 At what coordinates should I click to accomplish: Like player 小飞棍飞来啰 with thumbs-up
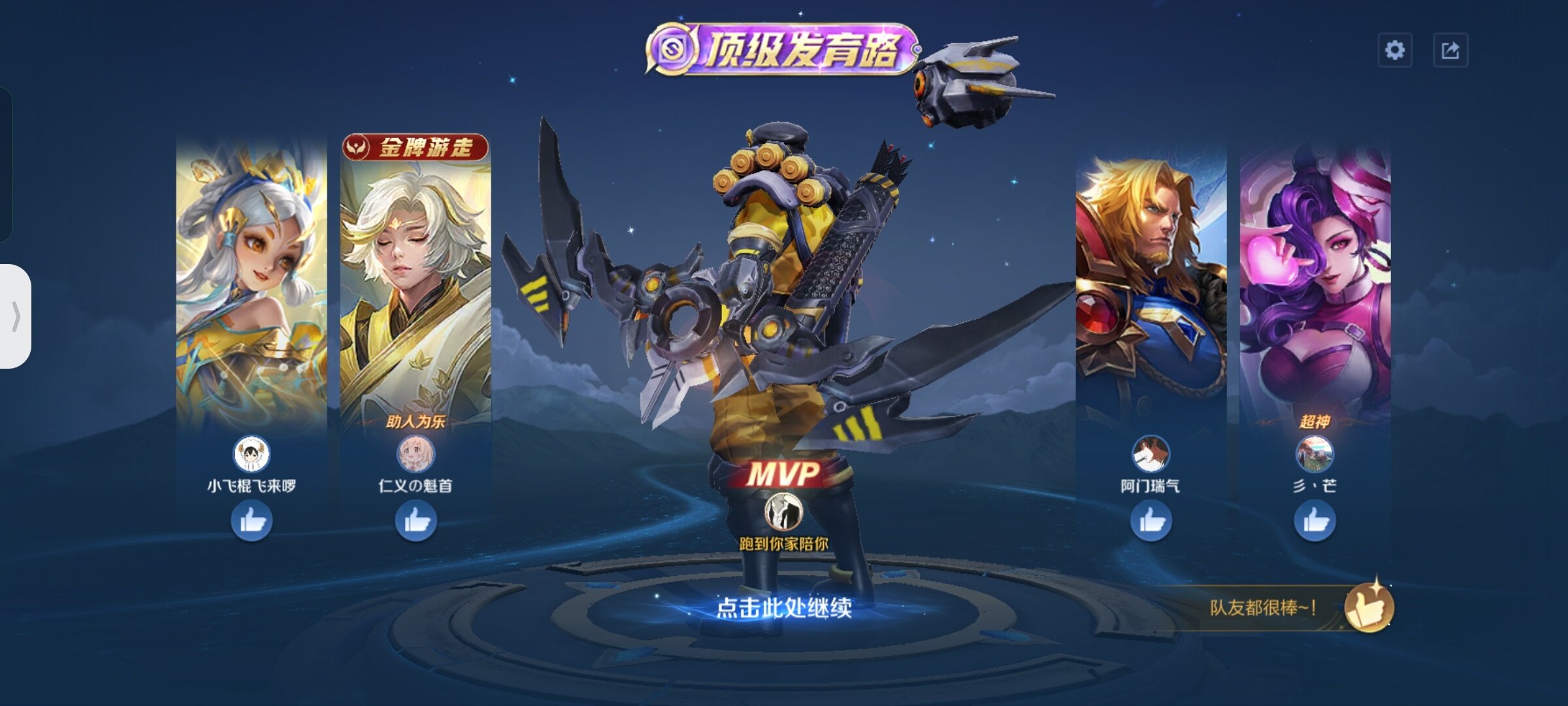click(x=252, y=521)
